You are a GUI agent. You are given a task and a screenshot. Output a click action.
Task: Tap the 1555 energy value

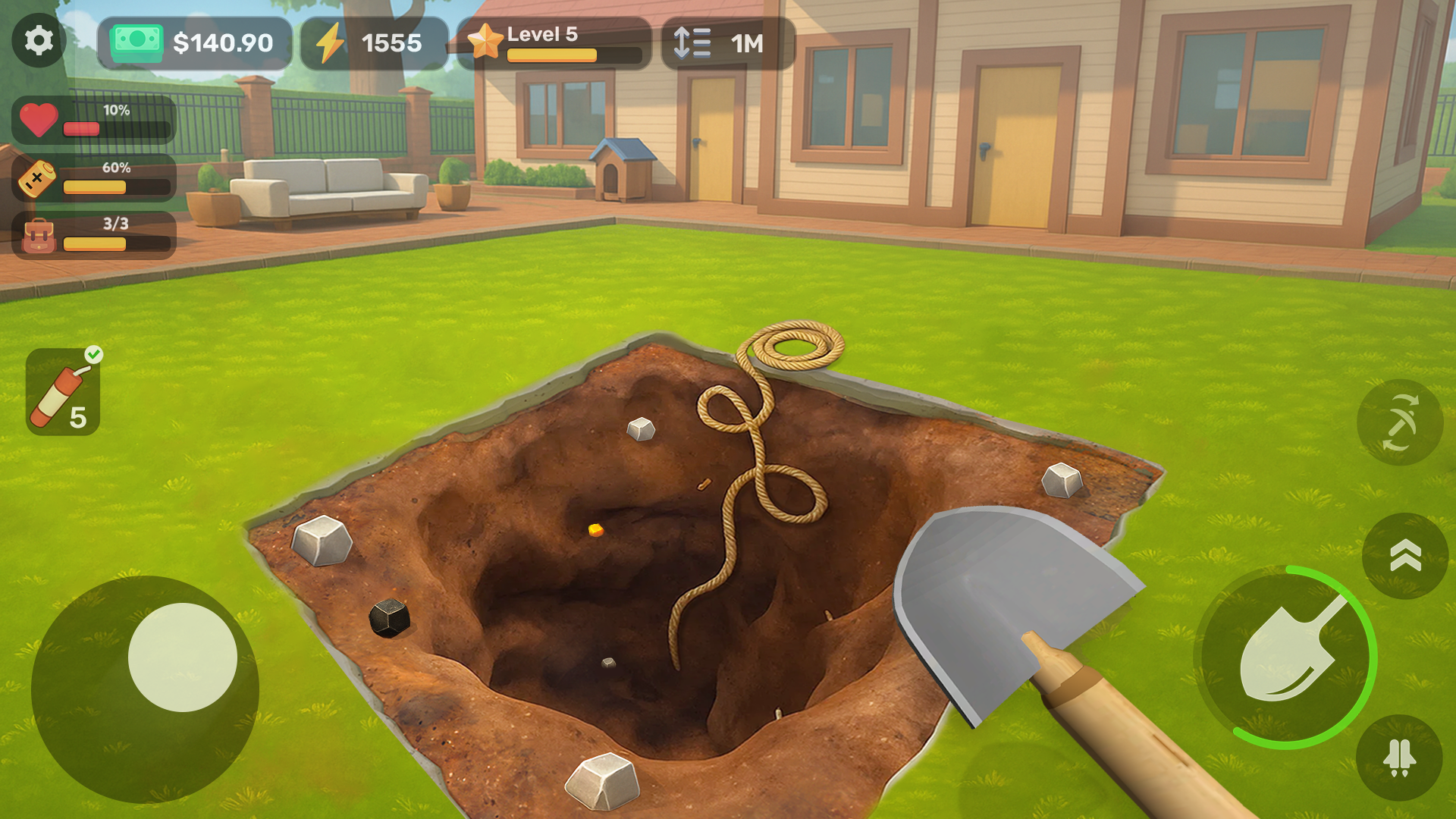point(391,43)
